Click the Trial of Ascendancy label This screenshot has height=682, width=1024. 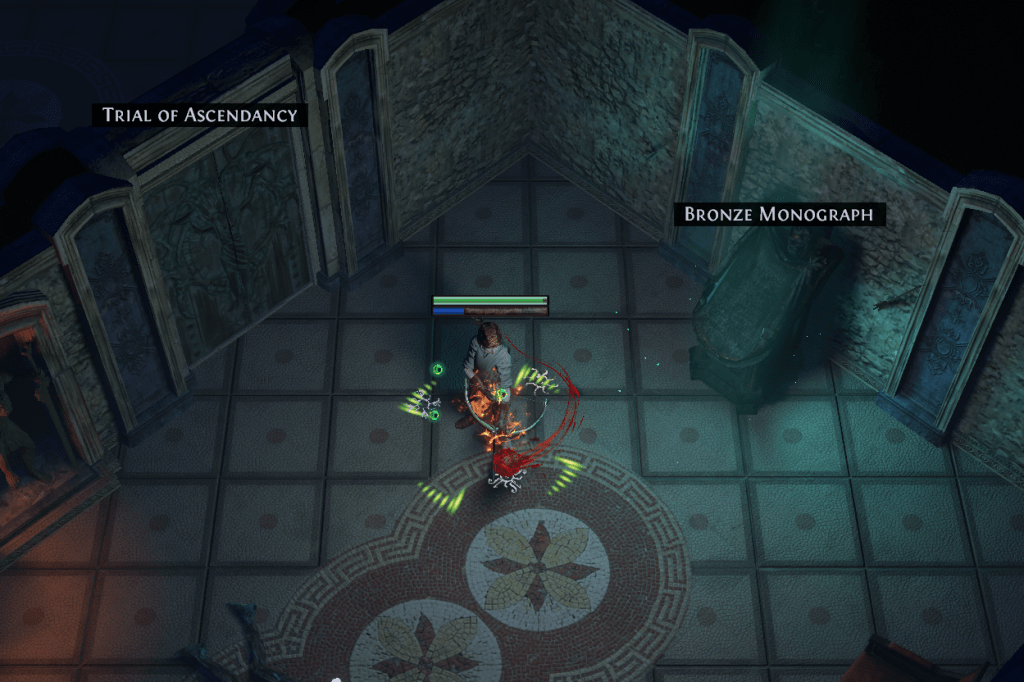coord(200,115)
